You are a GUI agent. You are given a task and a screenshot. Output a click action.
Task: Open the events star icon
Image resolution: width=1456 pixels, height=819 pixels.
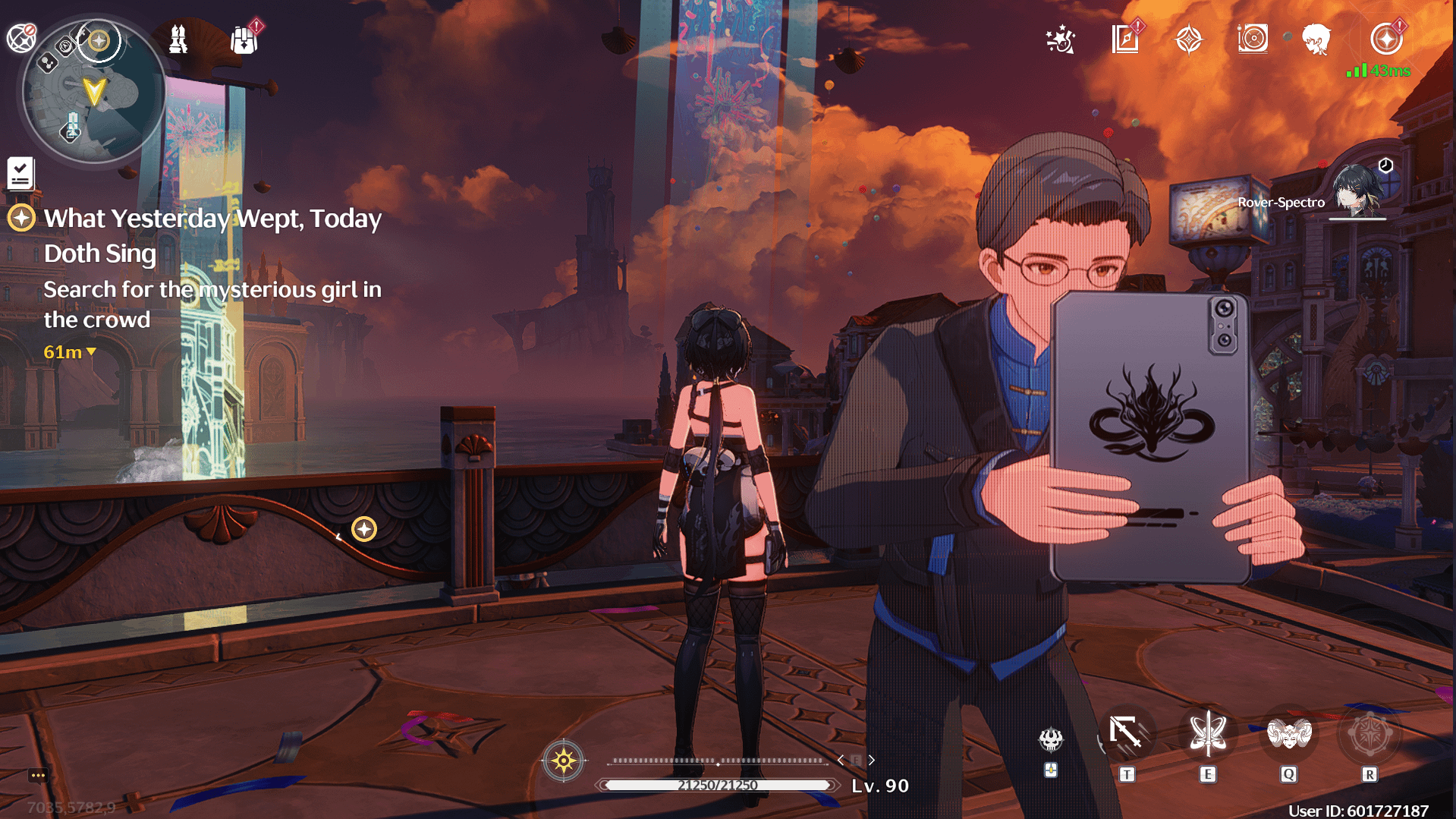click(x=1060, y=39)
